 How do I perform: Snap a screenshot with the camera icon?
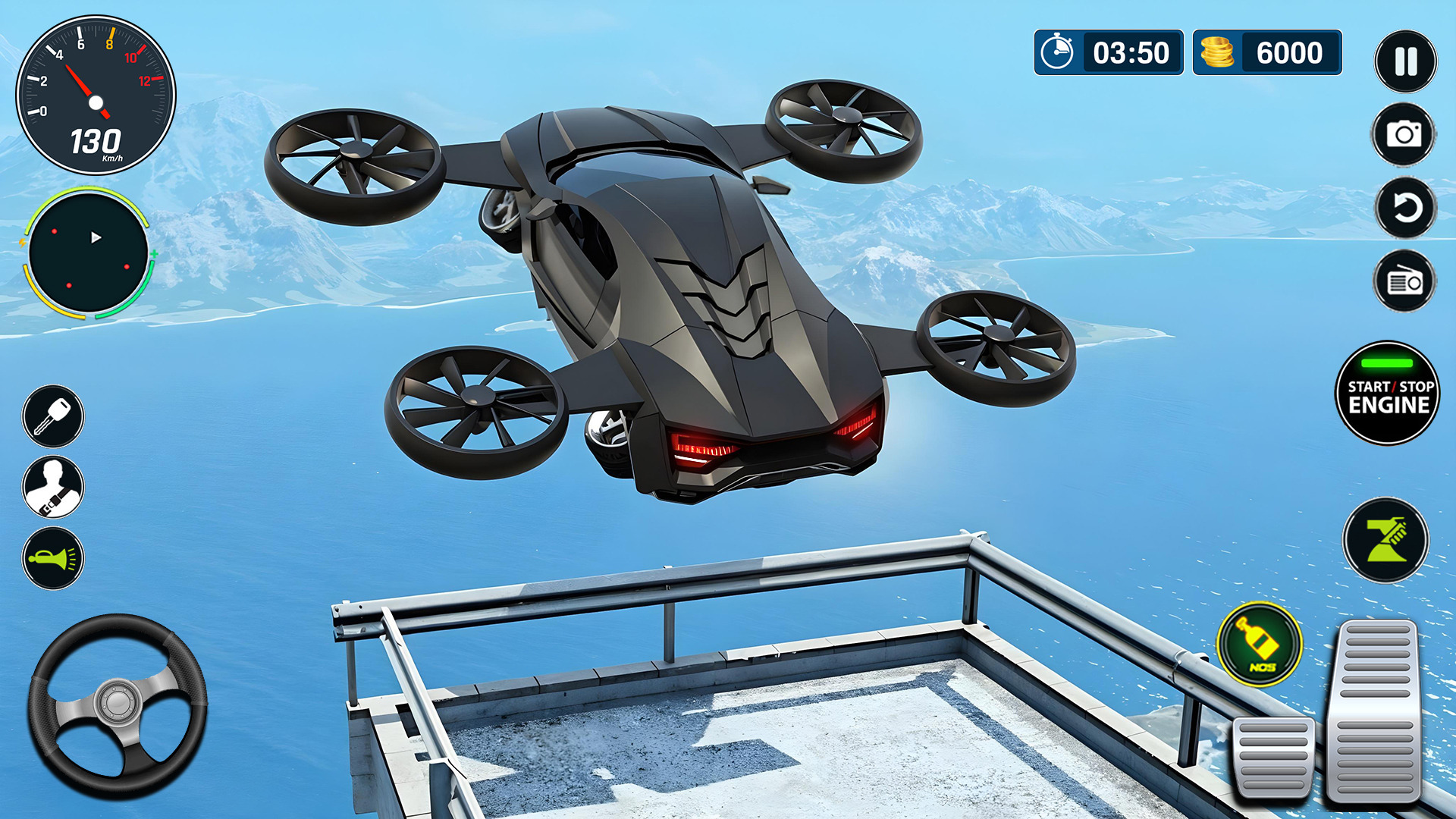click(x=1404, y=136)
